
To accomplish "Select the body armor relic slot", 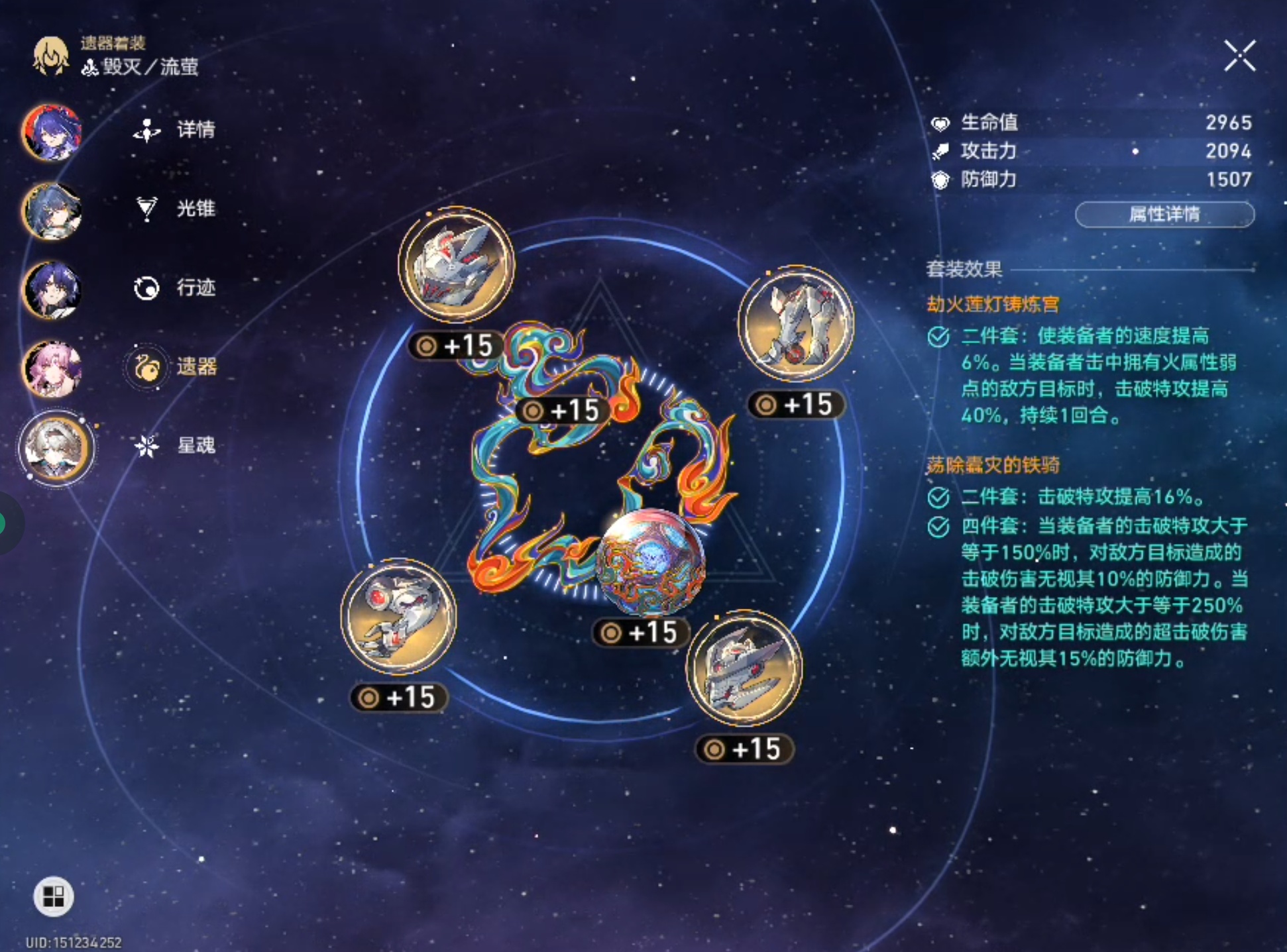I will click(744, 668).
